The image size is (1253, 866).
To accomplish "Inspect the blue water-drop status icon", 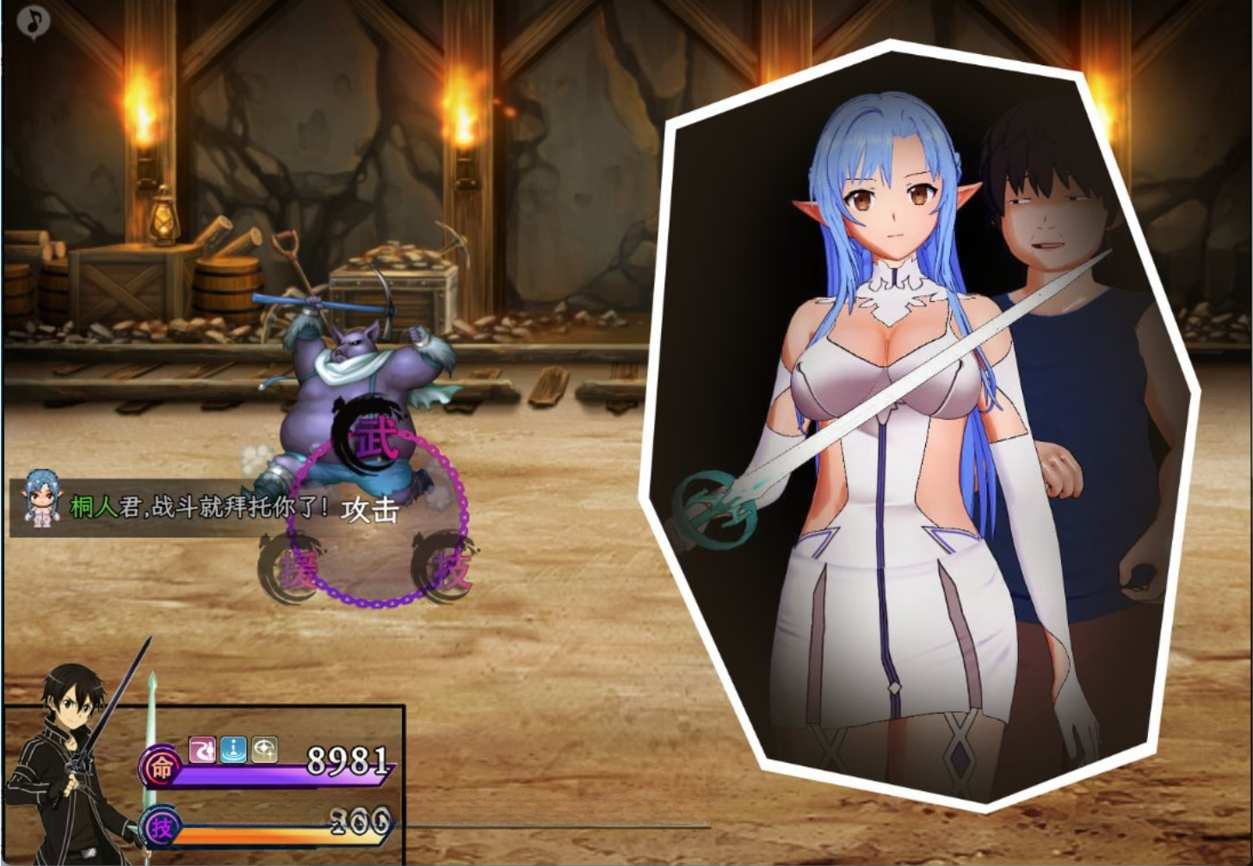I will [x=233, y=749].
